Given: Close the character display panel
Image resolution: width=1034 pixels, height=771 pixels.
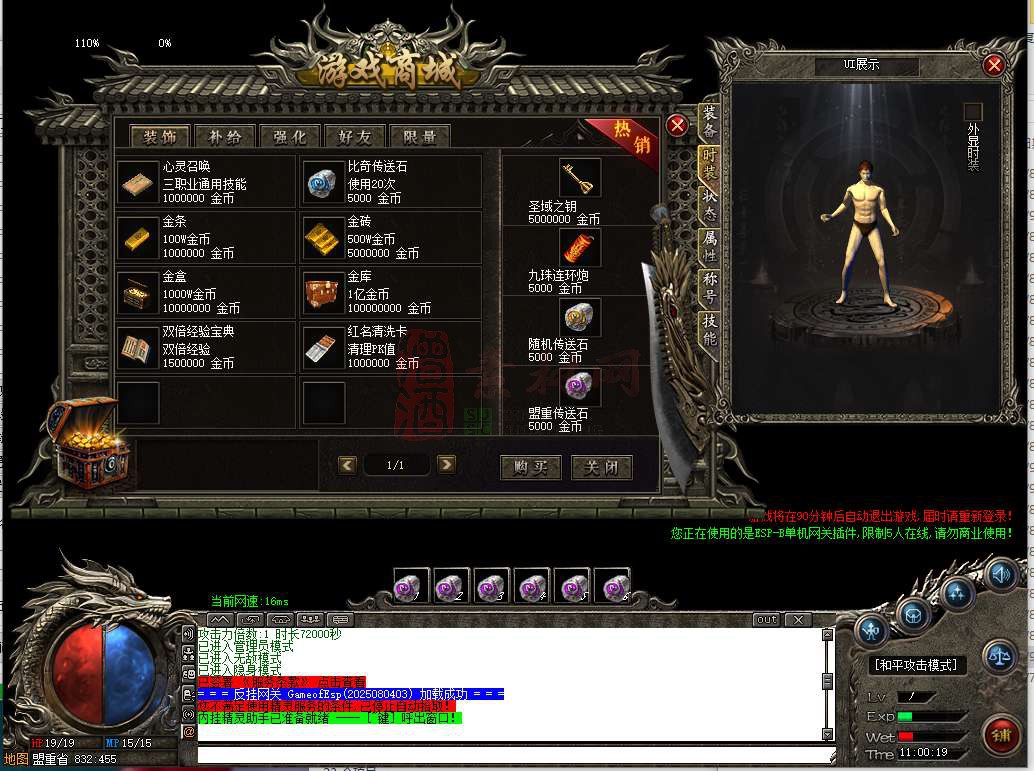Looking at the screenshot, I should coord(993,65).
